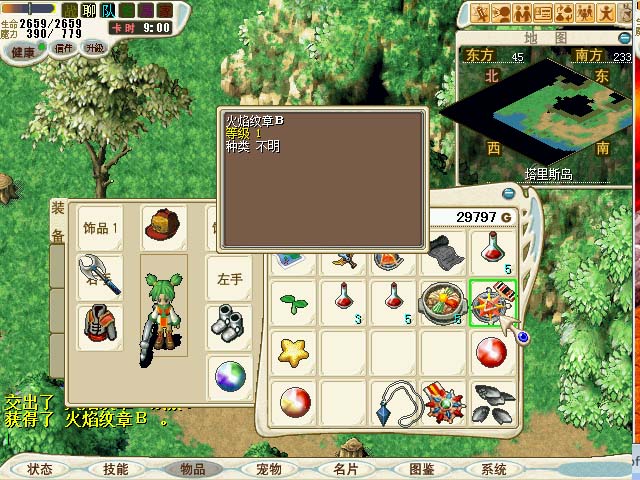Select the yellow star item
Viewport: 640px width, 480px height.
294,352
